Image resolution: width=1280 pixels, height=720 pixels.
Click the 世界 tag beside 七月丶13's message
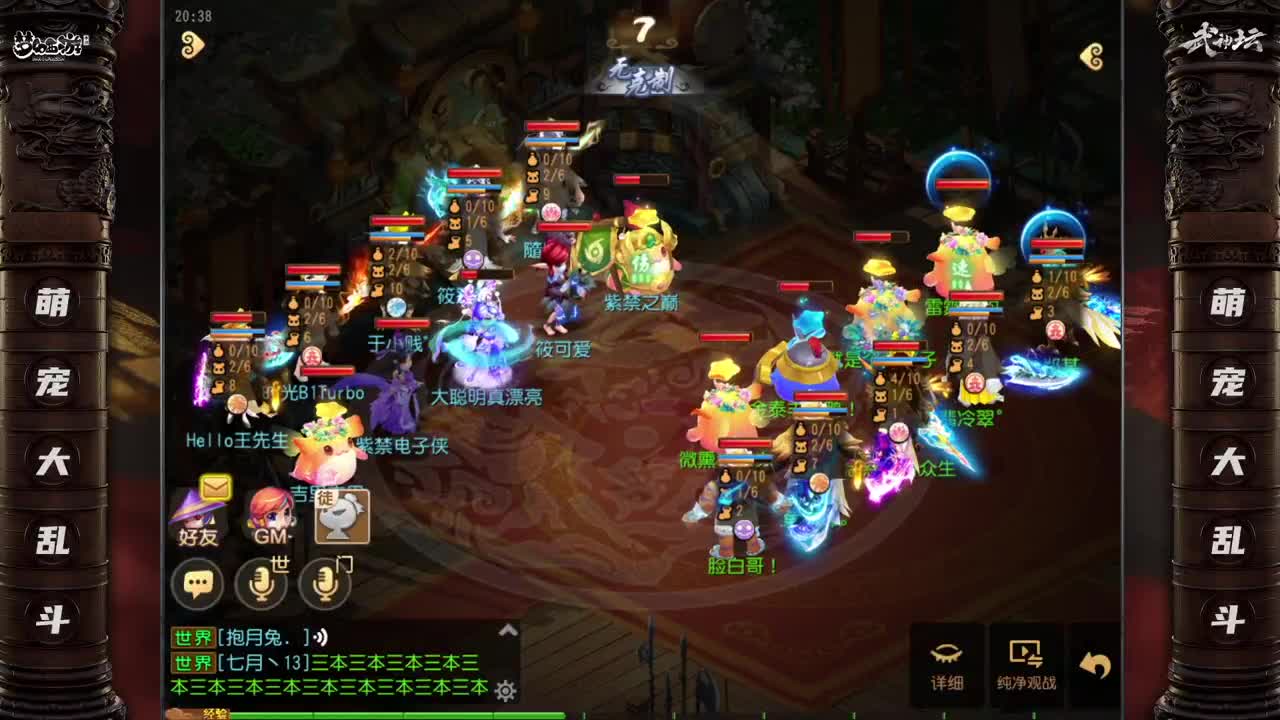point(192,660)
